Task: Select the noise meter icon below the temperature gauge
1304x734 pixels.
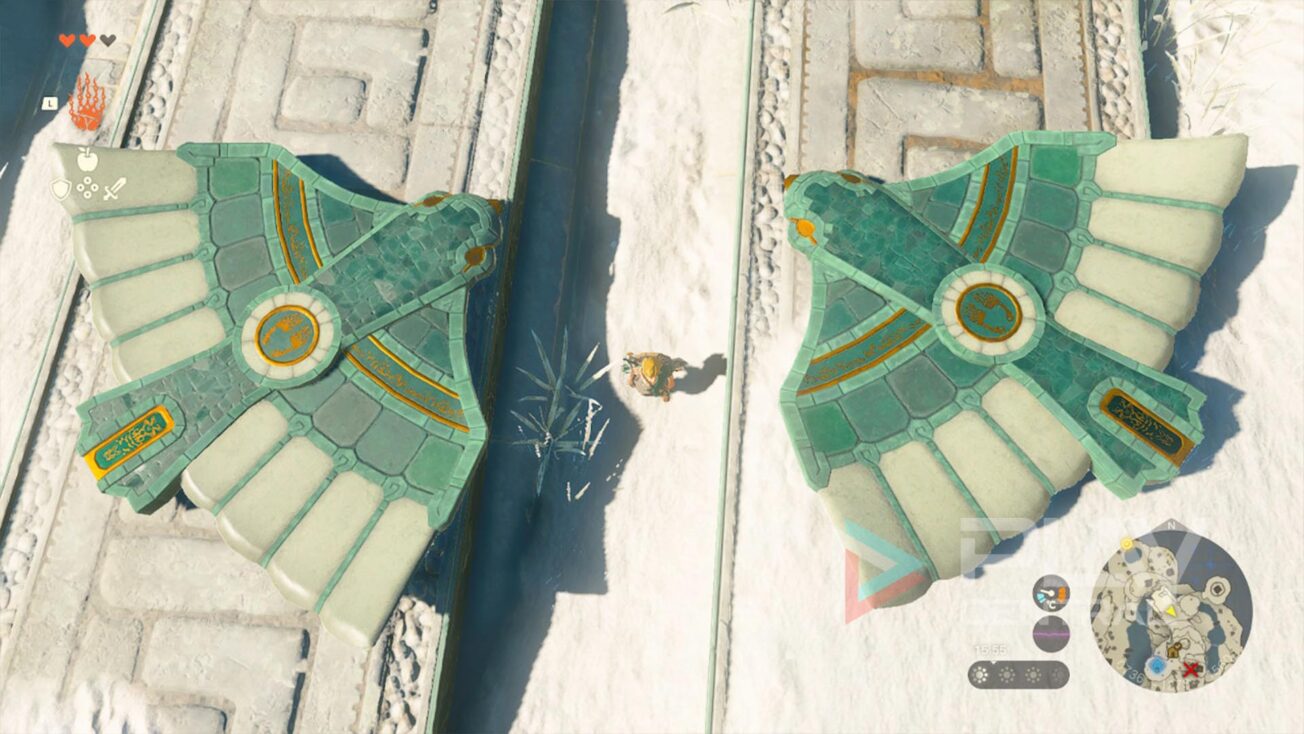Action: pyautogui.click(x=1051, y=632)
